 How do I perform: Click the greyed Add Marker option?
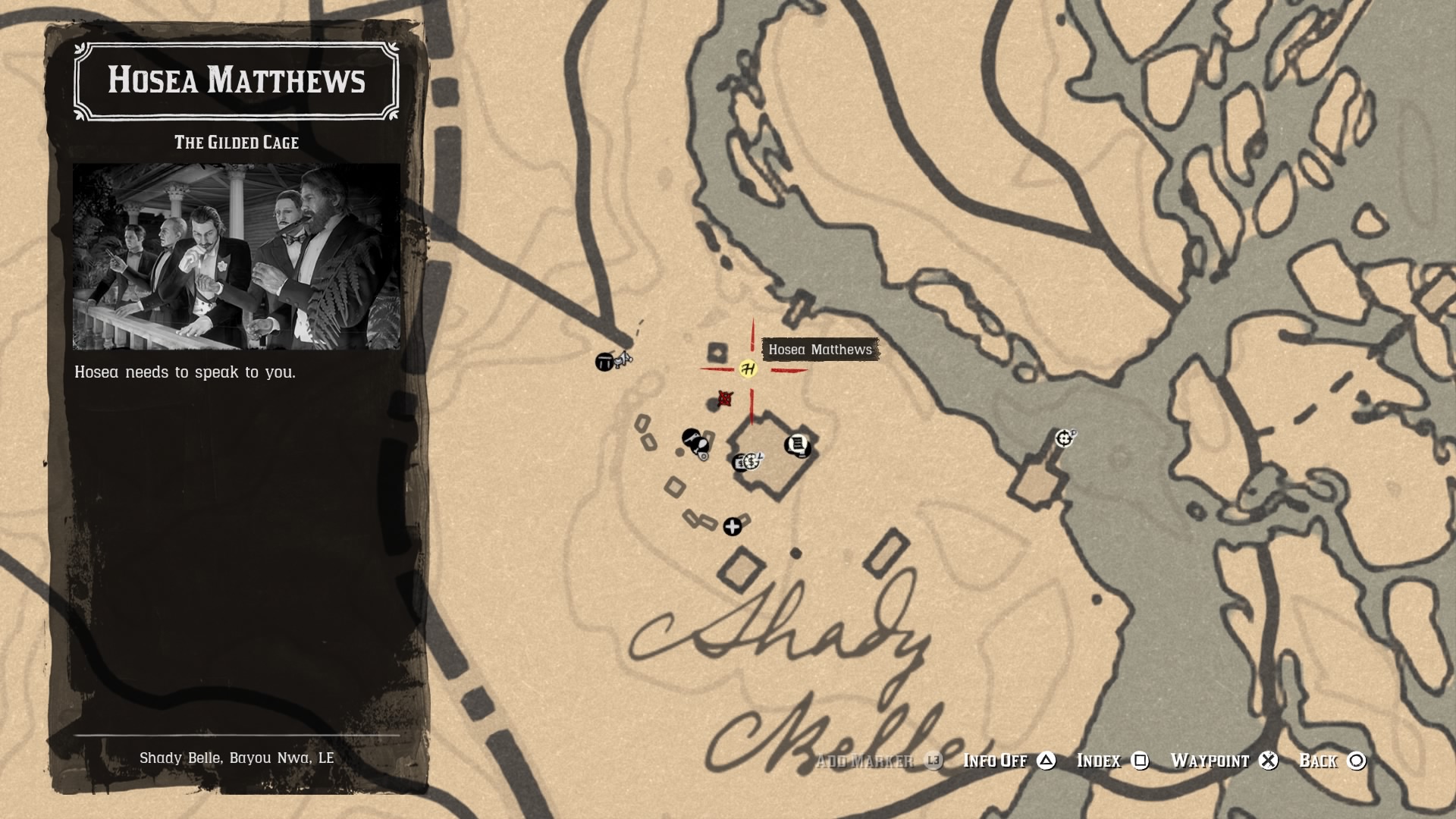pyautogui.click(x=866, y=761)
